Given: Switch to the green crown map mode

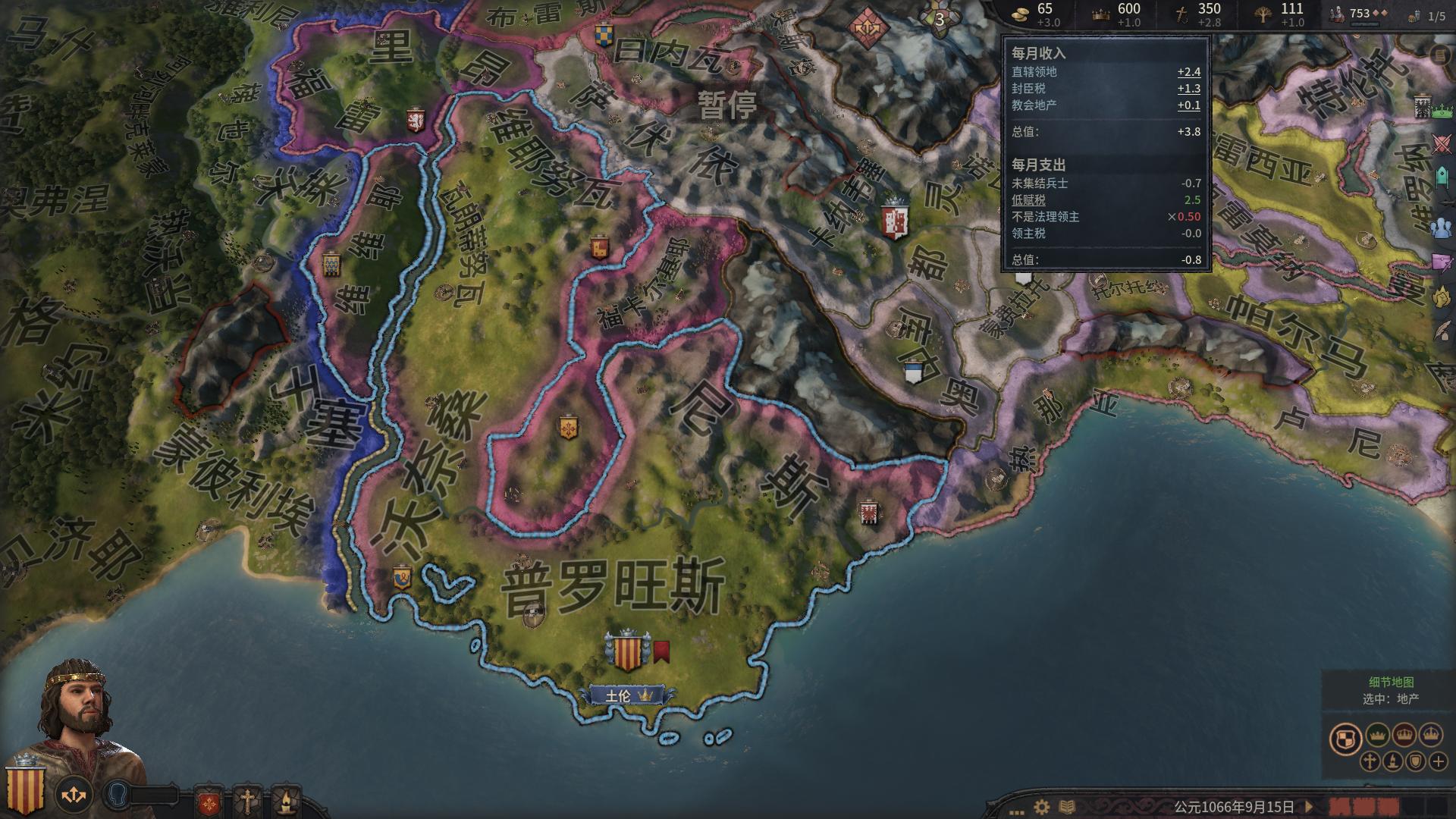Looking at the screenshot, I should coord(1378,735).
